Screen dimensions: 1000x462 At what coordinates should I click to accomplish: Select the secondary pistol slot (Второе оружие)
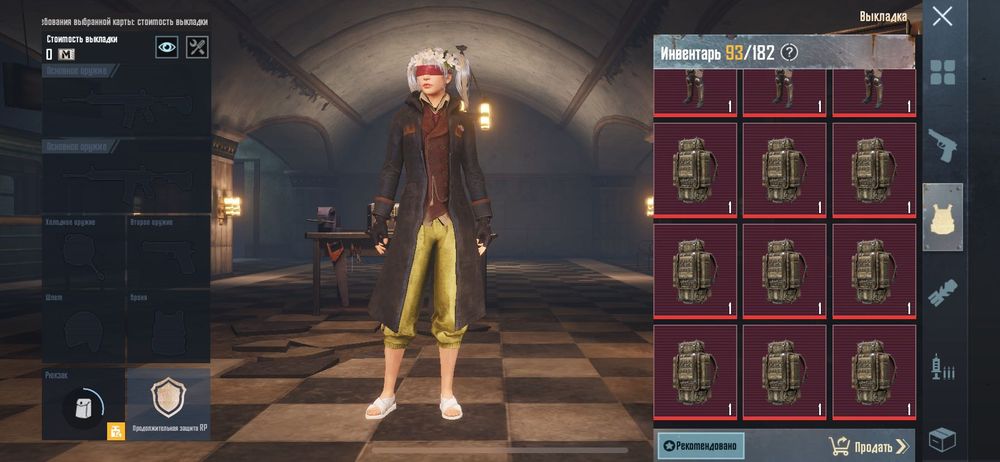(168, 250)
